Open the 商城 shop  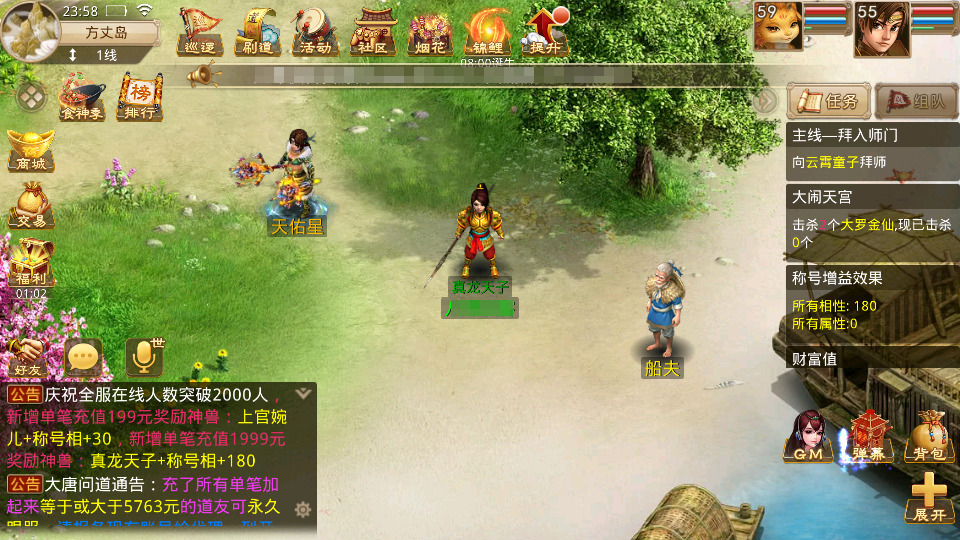pyautogui.click(x=29, y=150)
